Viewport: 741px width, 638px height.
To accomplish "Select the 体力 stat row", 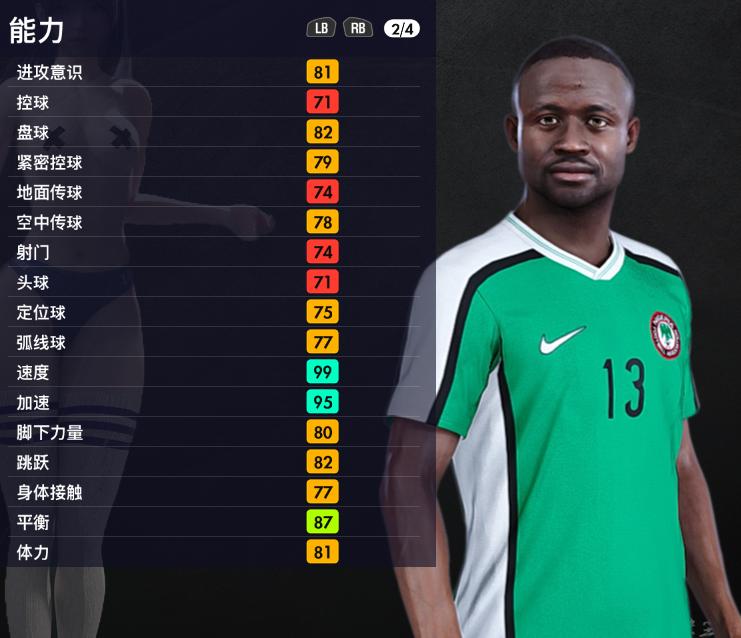I will (x=215, y=552).
